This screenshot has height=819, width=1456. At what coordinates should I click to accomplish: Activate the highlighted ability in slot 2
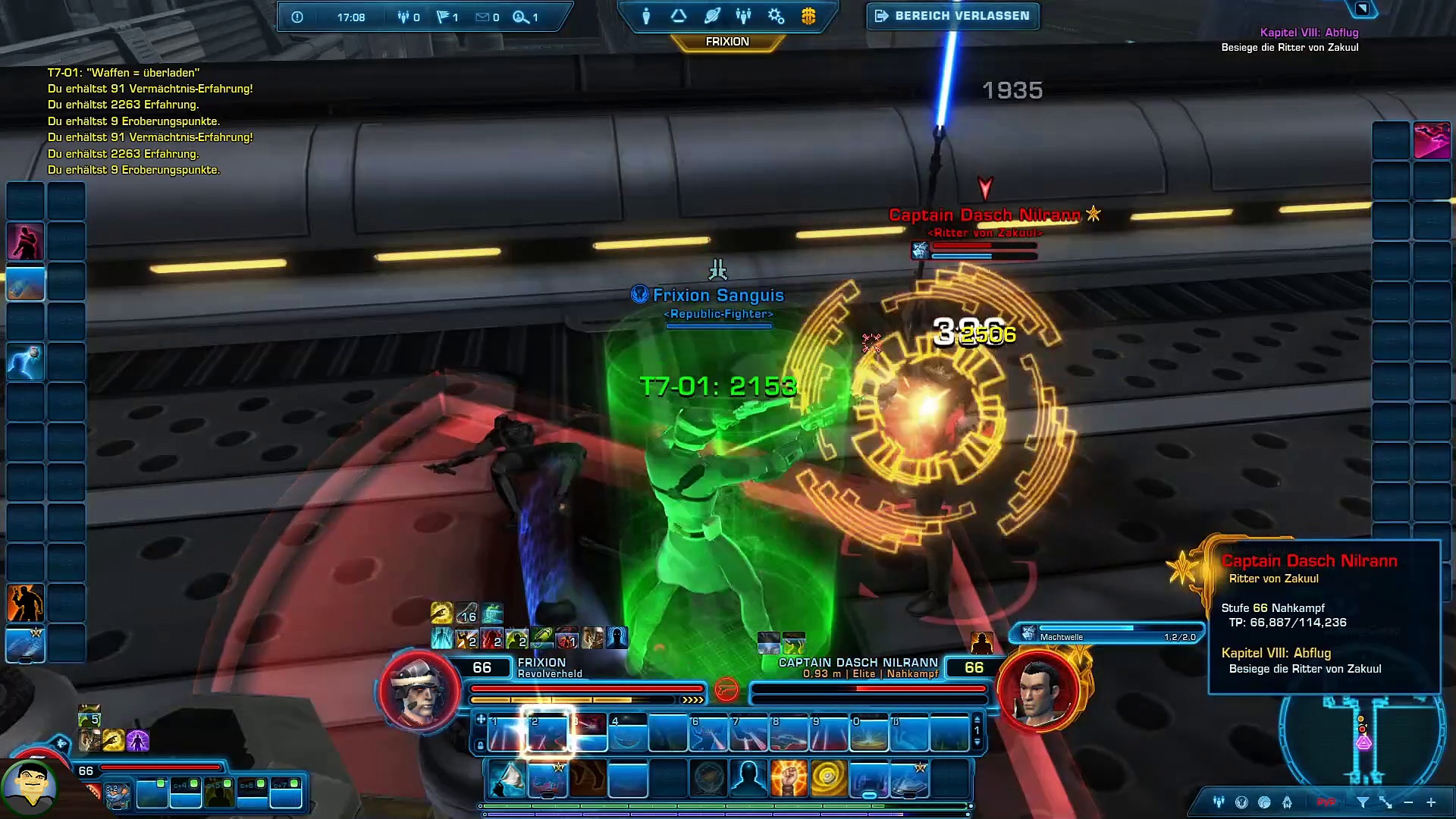[x=547, y=732]
